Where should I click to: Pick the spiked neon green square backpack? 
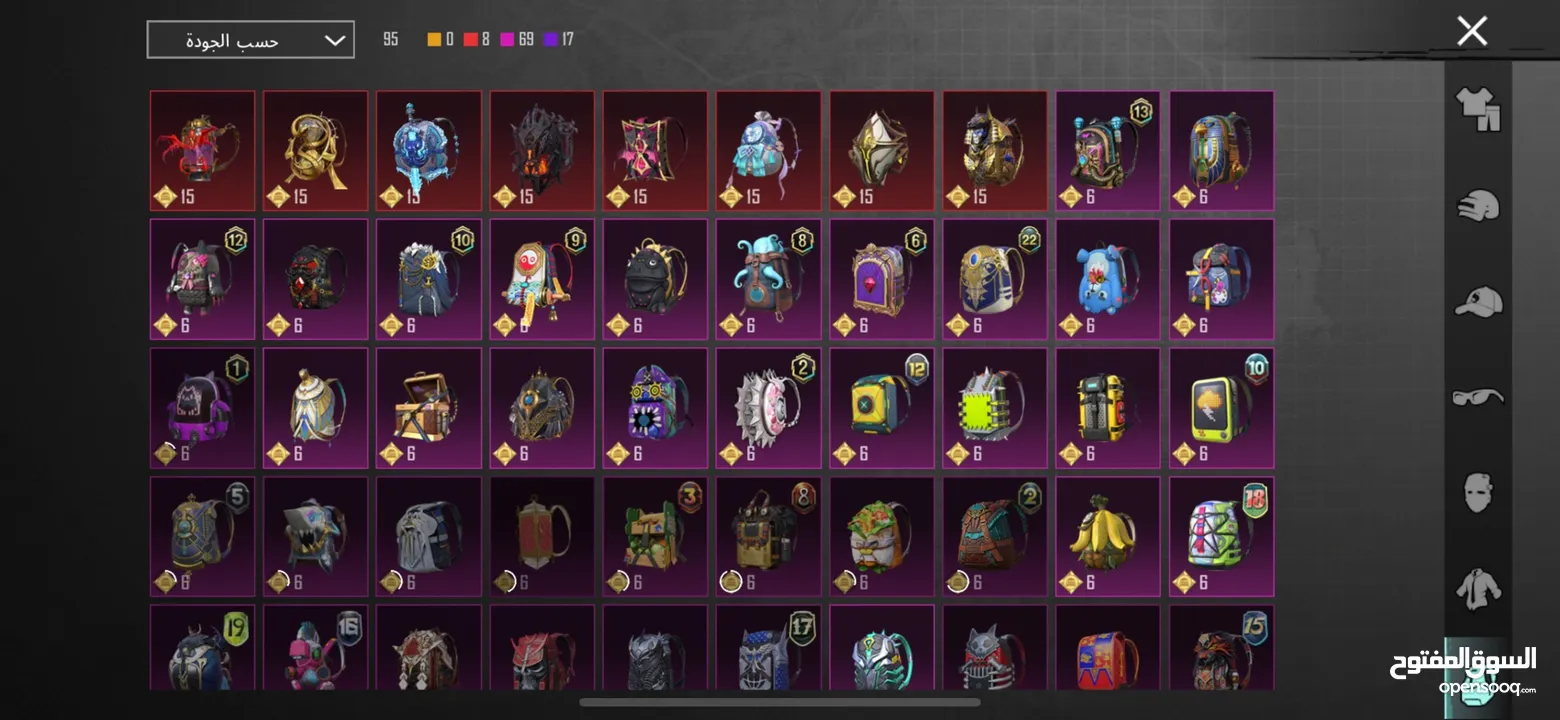[994, 407]
